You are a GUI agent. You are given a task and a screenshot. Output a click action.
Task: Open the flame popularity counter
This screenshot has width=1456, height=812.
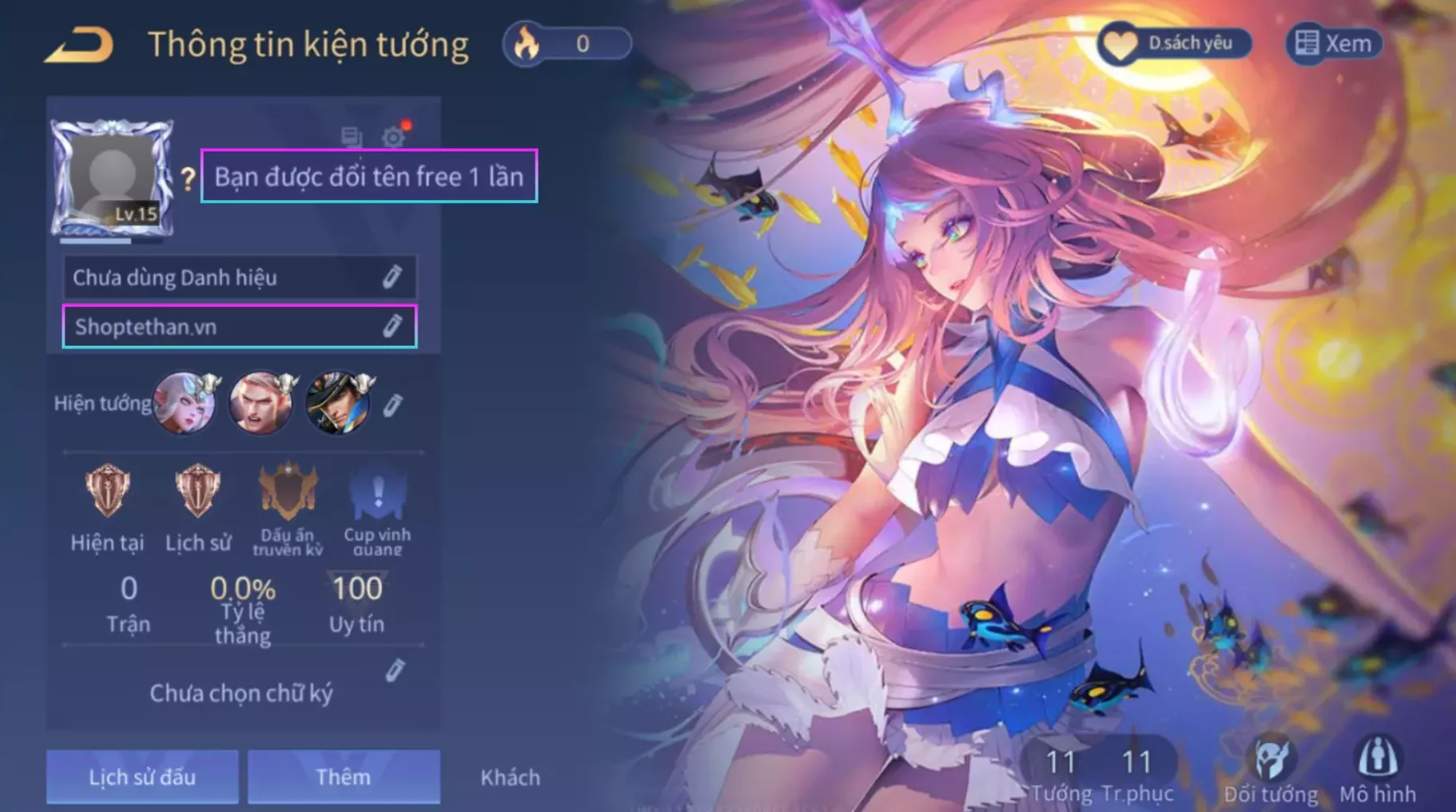[567, 44]
